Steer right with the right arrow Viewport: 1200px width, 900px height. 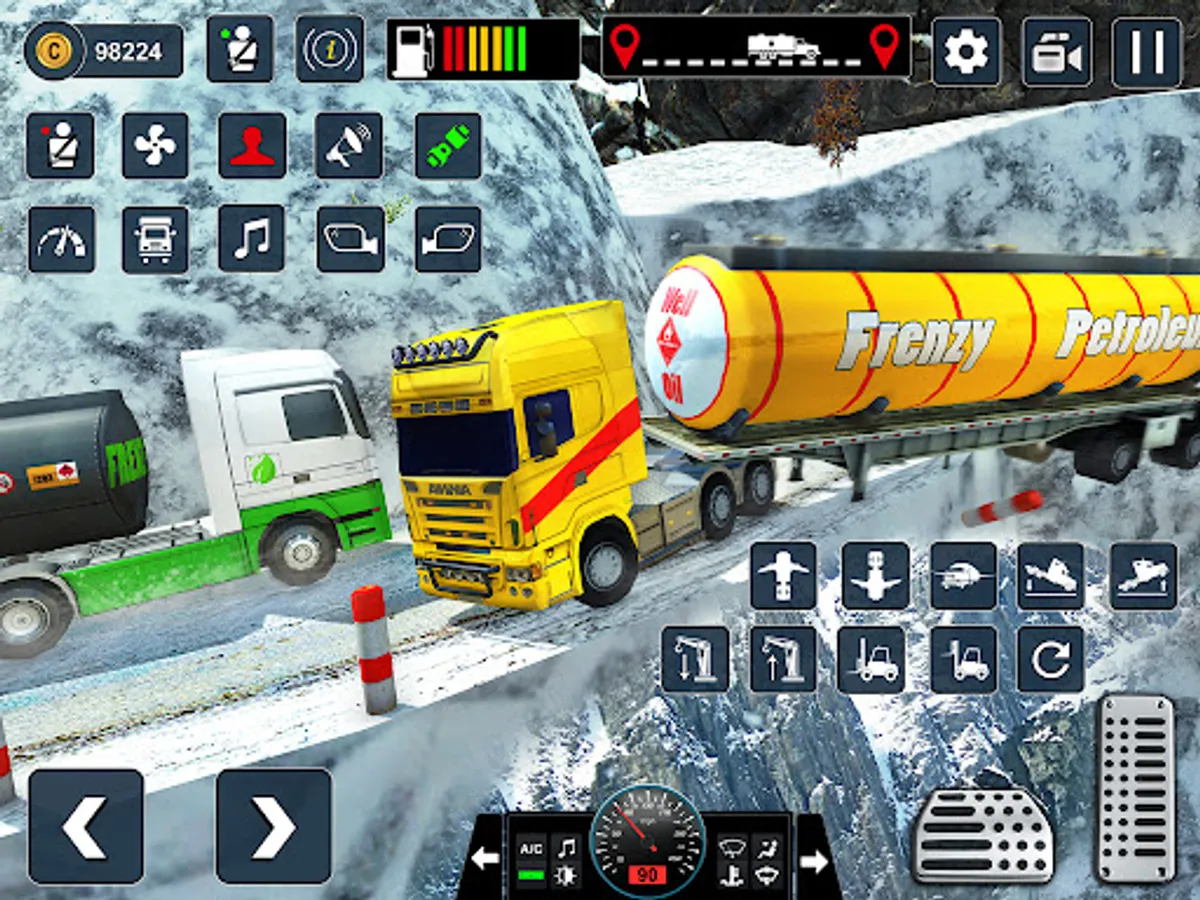[x=273, y=826]
